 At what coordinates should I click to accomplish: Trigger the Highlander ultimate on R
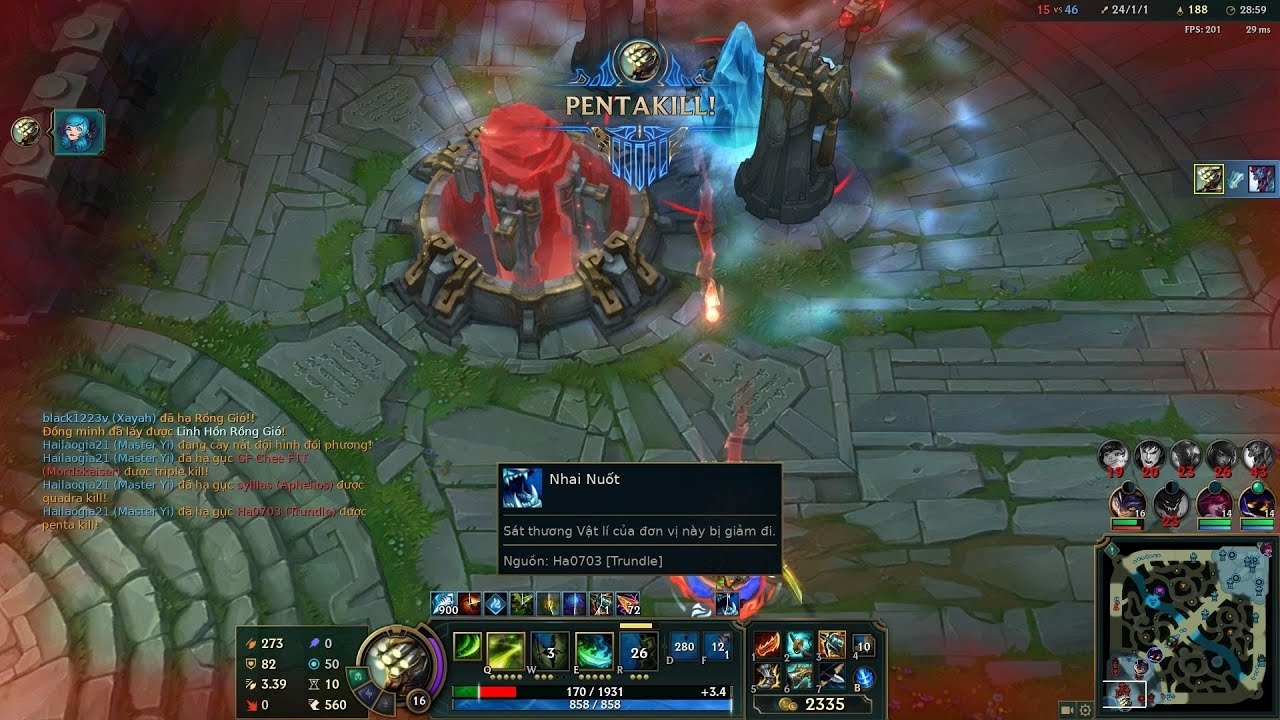click(638, 652)
